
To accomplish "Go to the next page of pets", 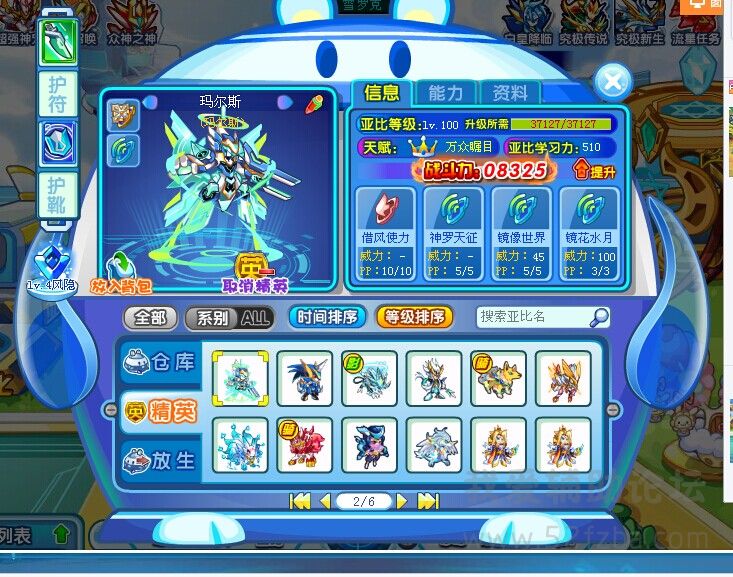I will point(402,501).
